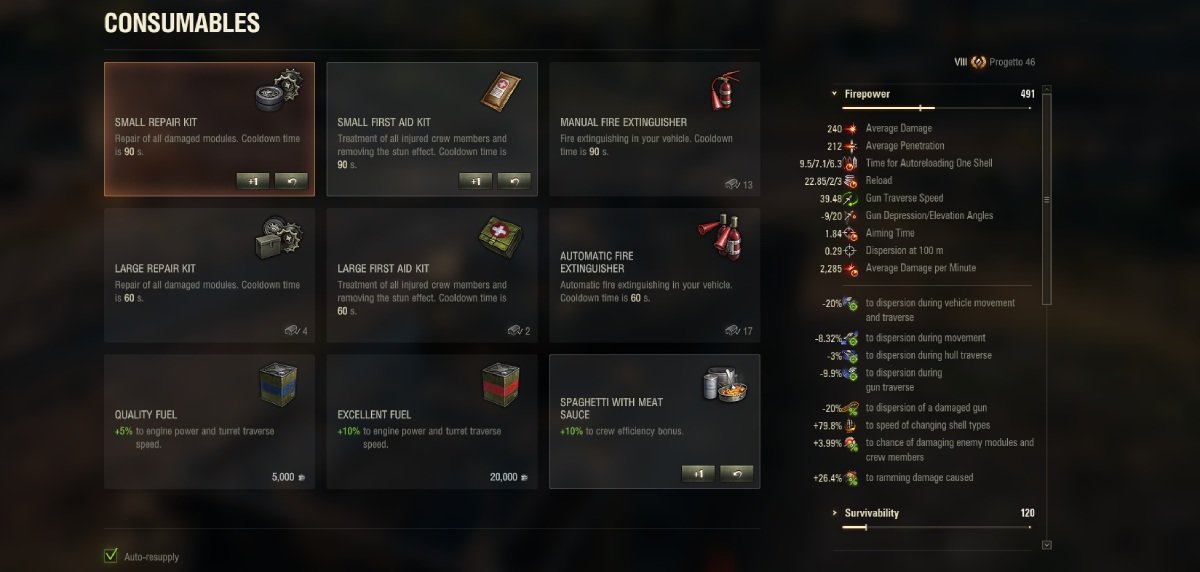This screenshot has height=572, width=1200.
Task: Click the +1 button on Small Repair Kit
Action: coord(253,181)
